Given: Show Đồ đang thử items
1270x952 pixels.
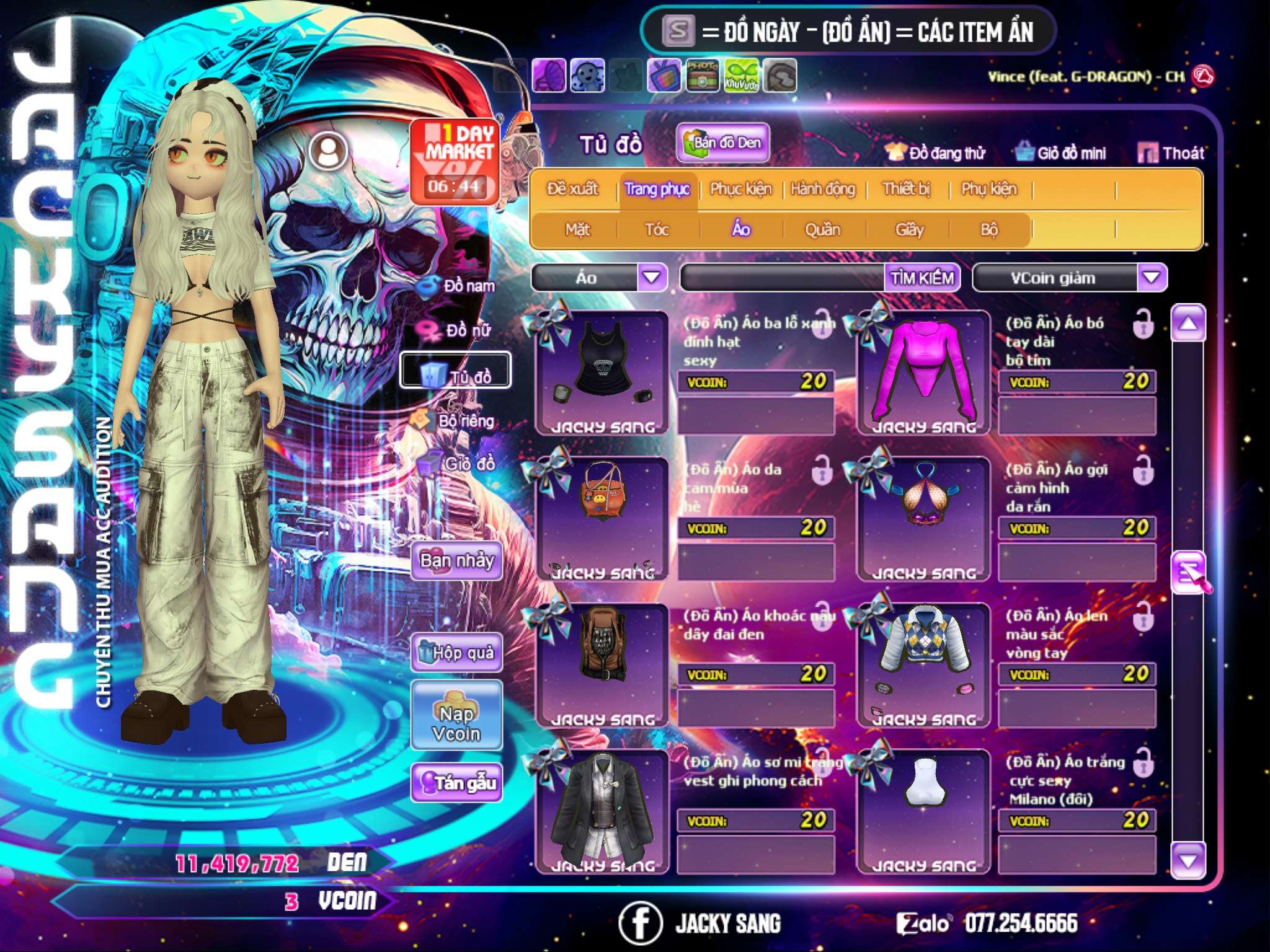Looking at the screenshot, I should tap(936, 152).
